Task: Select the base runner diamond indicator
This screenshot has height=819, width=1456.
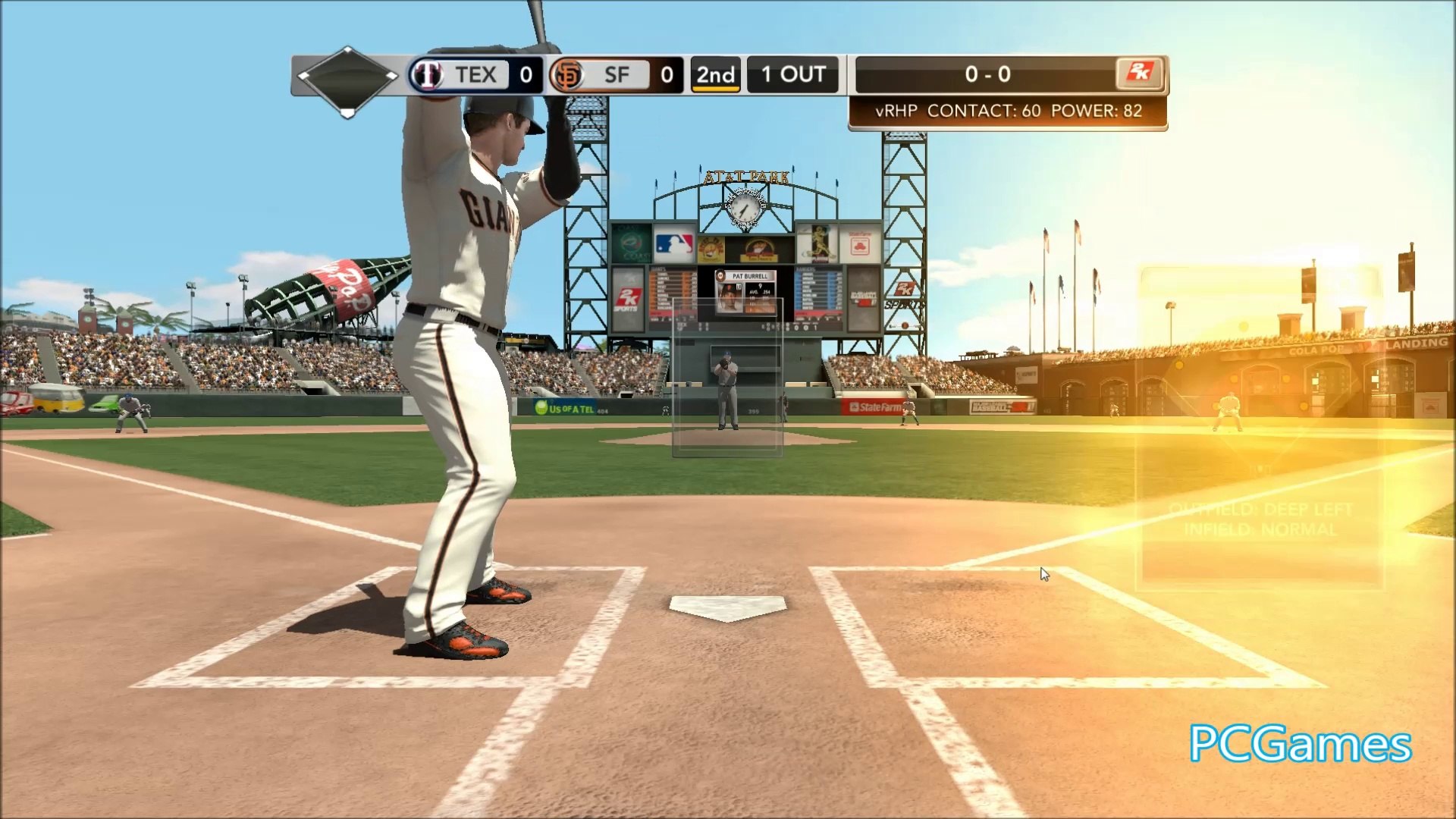Action: pos(347,80)
